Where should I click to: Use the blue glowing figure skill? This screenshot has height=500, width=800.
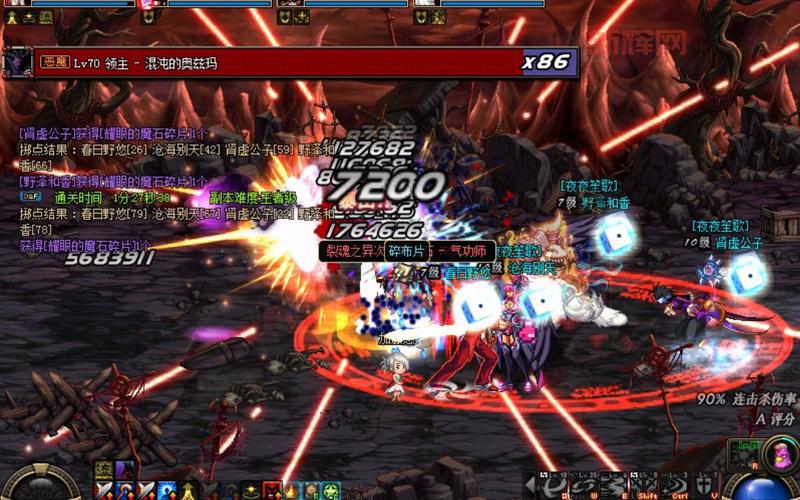(x=167, y=490)
